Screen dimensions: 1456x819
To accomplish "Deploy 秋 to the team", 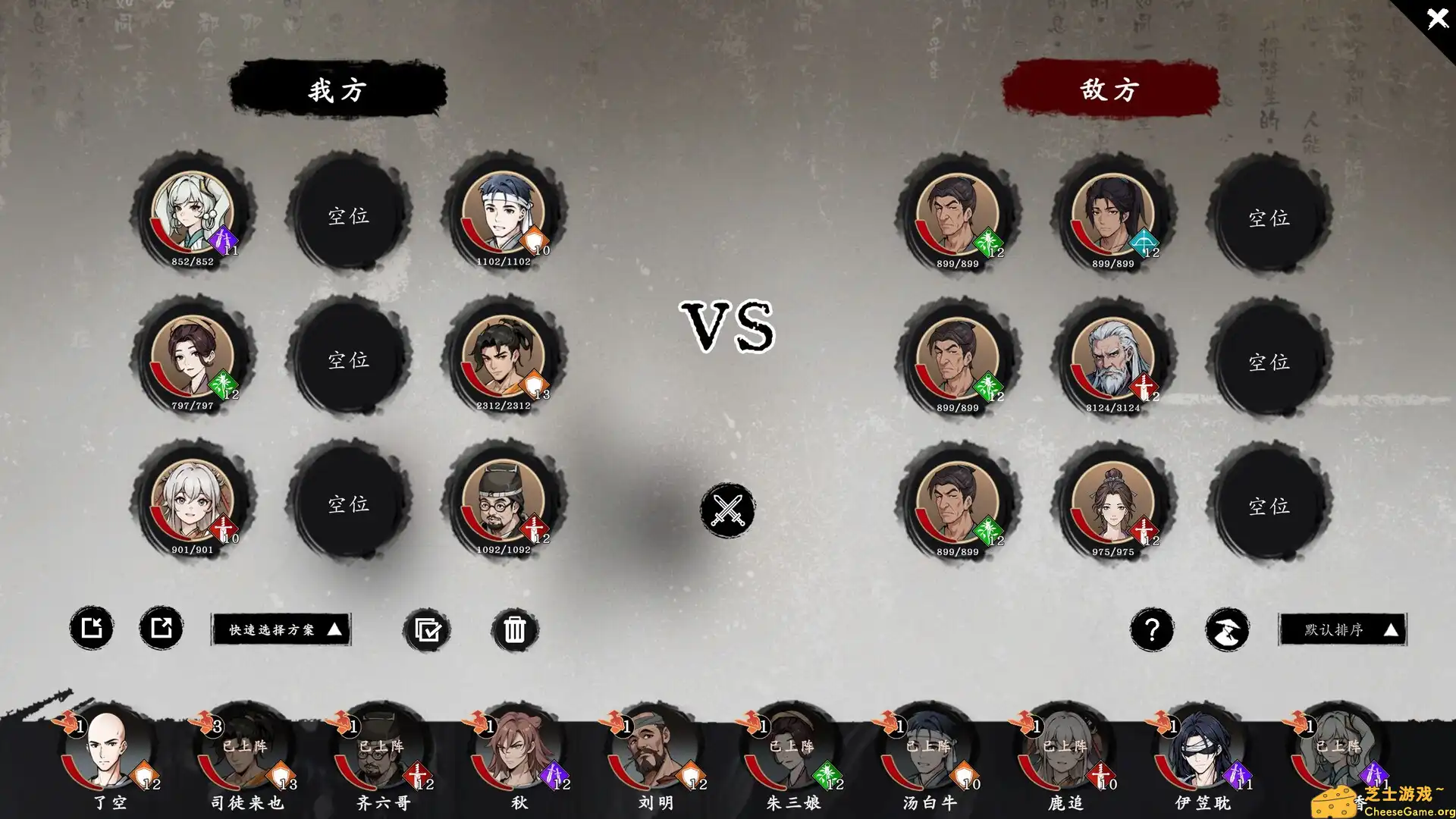I will (516, 755).
